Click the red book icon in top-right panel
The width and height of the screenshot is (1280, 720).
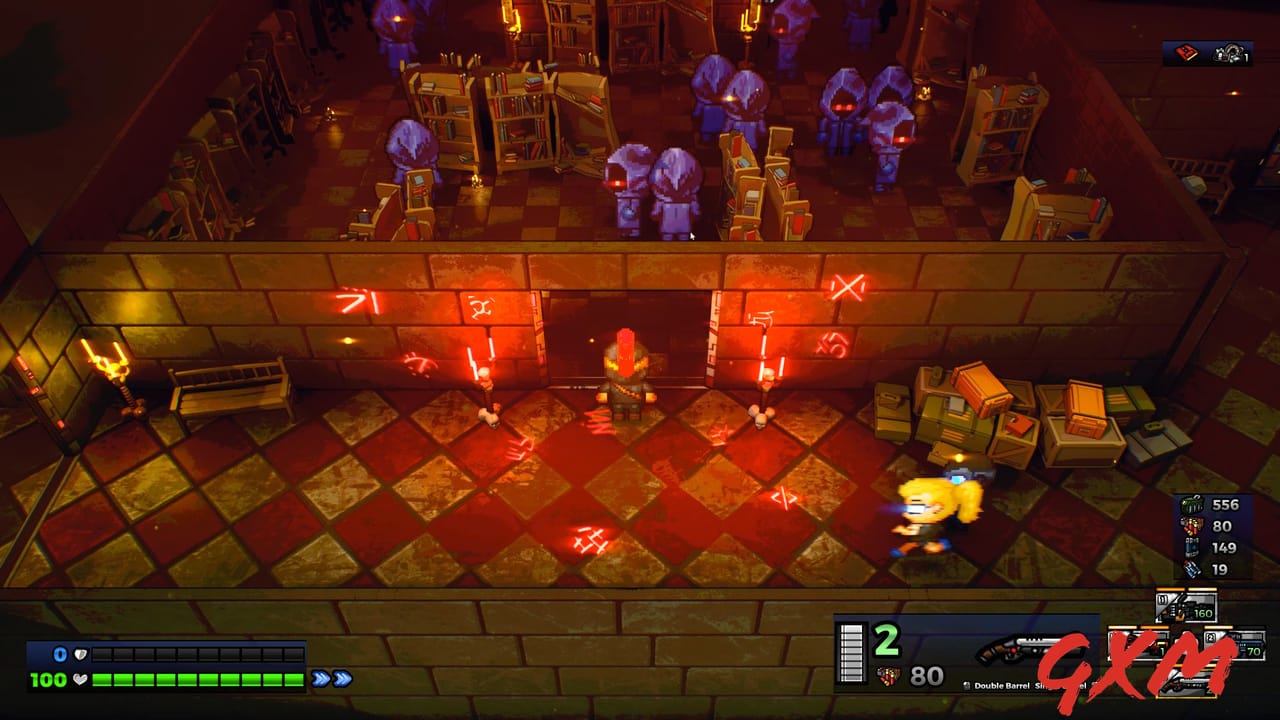coord(1187,53)
